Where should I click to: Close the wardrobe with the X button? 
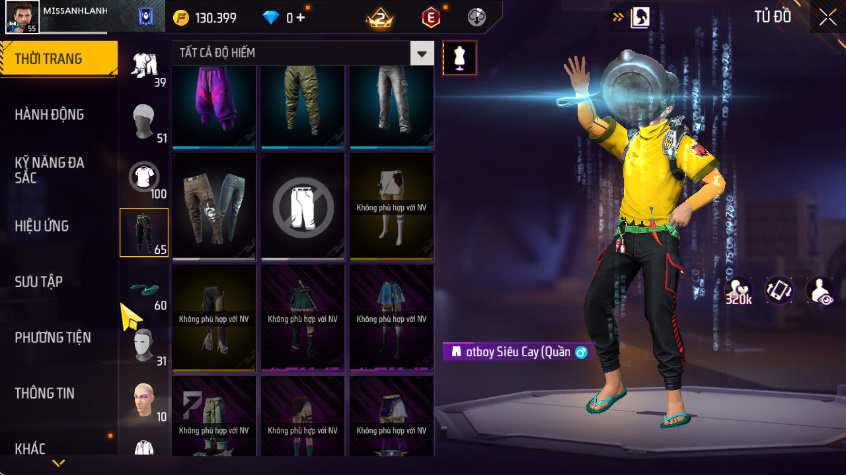click(827, 17)
